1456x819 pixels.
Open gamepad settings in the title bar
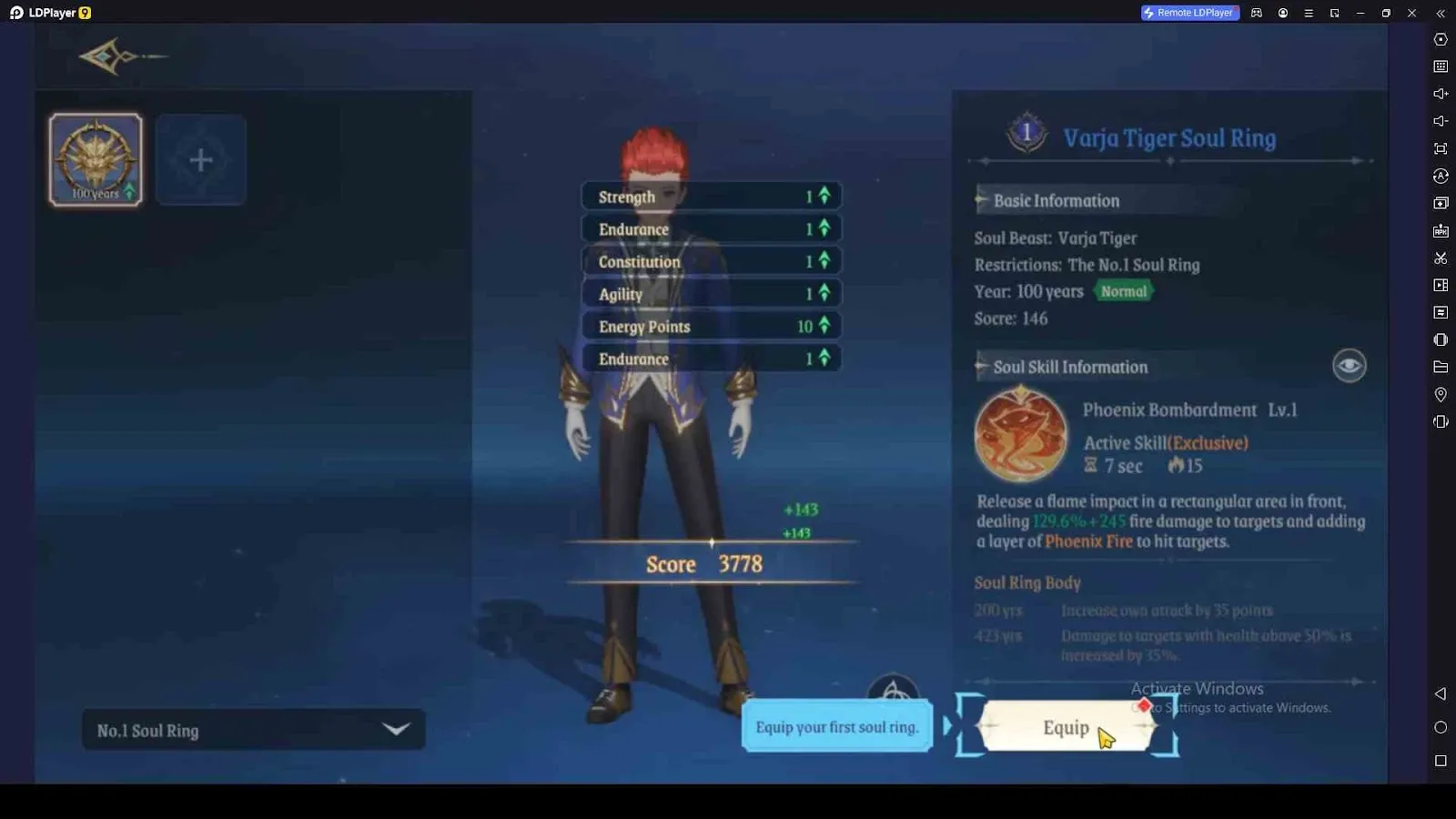pyautogui.click(x=1257, y=13)
